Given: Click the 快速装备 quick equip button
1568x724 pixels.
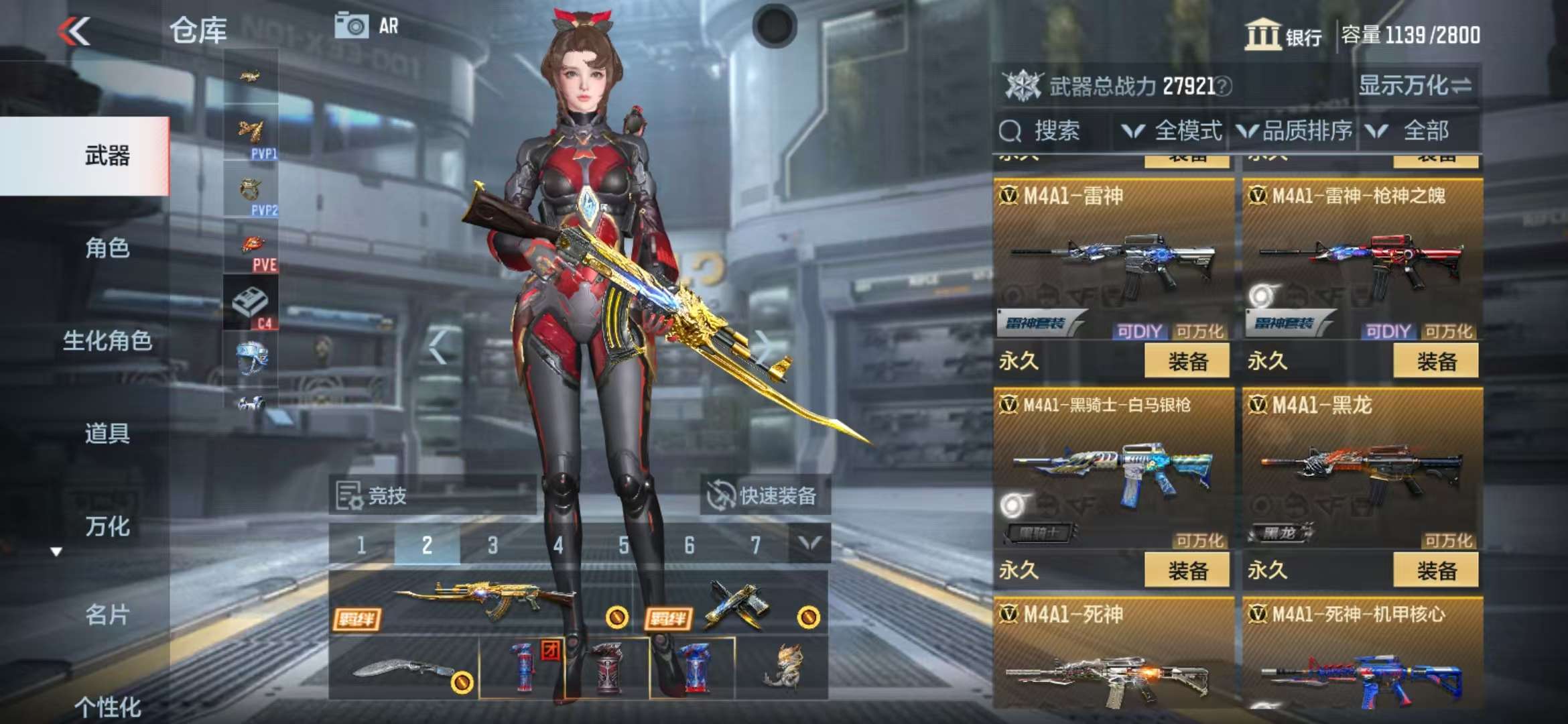Looking at the screenshot, I should 765,496.
